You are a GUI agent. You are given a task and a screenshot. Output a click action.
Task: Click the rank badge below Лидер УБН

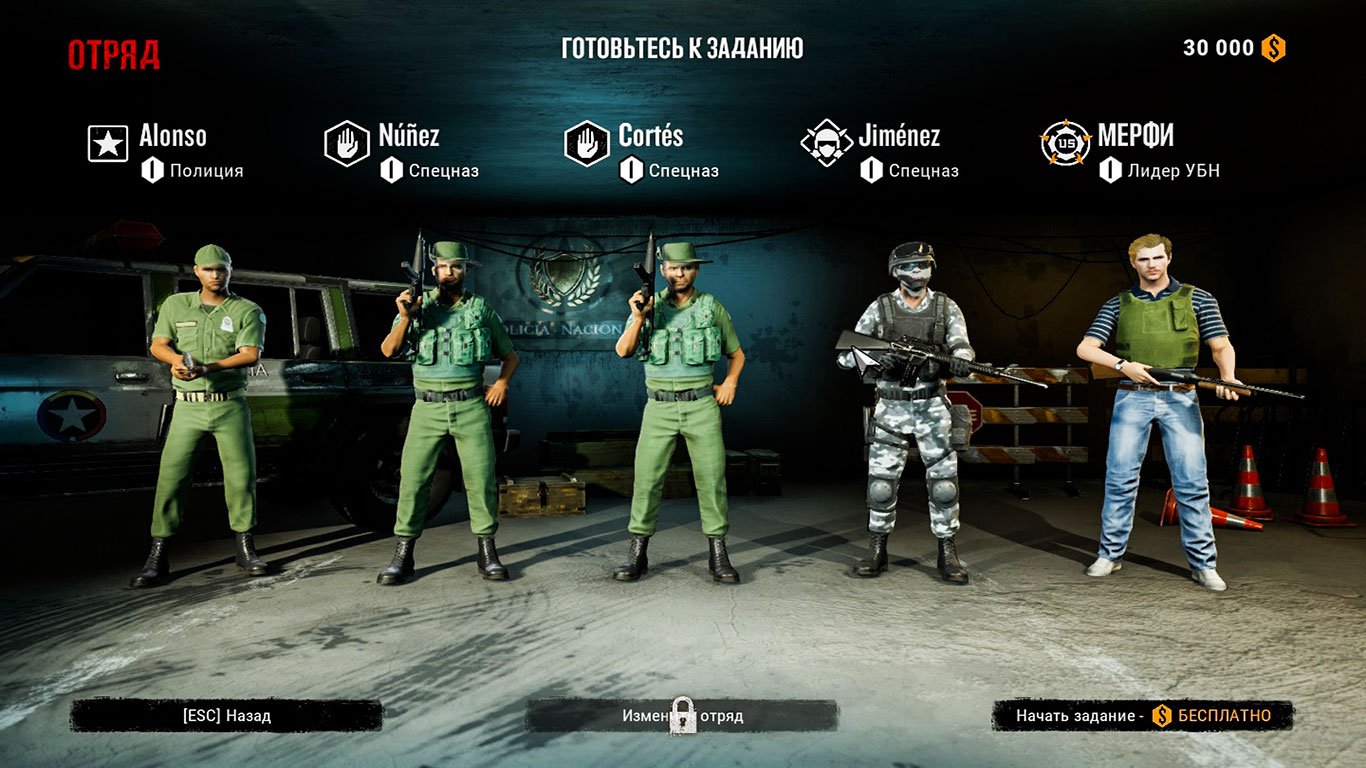[1109, 170]
